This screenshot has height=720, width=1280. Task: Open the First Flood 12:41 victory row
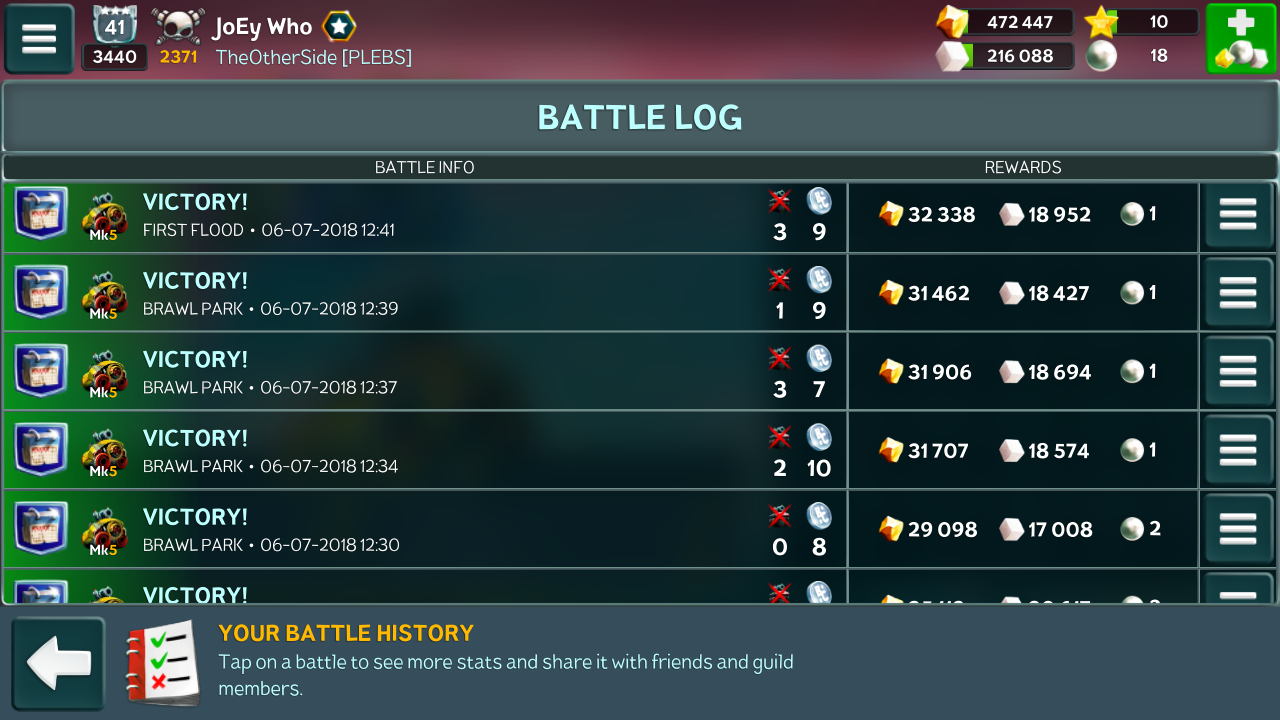[425, 217]
